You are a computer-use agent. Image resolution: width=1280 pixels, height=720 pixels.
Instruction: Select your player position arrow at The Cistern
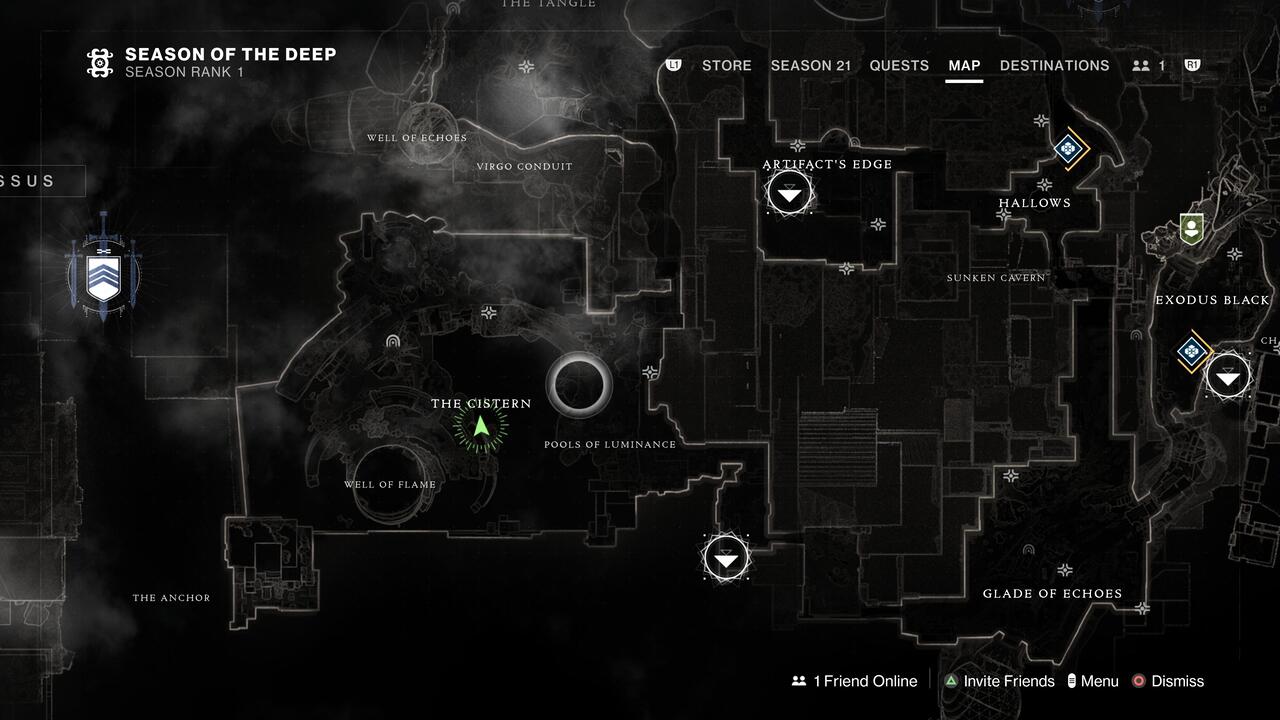click(x=479, y=428)
